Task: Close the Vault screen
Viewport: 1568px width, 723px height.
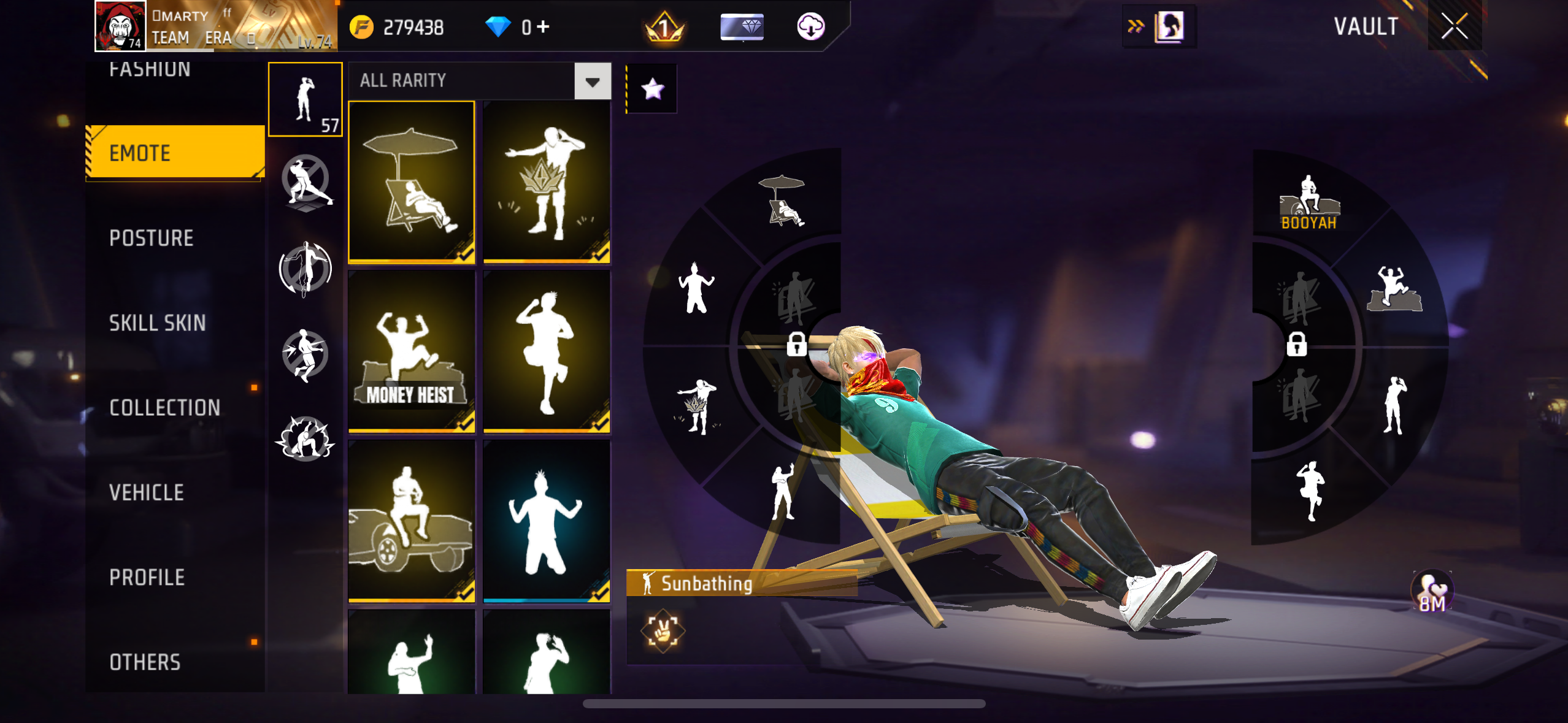Action: click(1454, 26)
